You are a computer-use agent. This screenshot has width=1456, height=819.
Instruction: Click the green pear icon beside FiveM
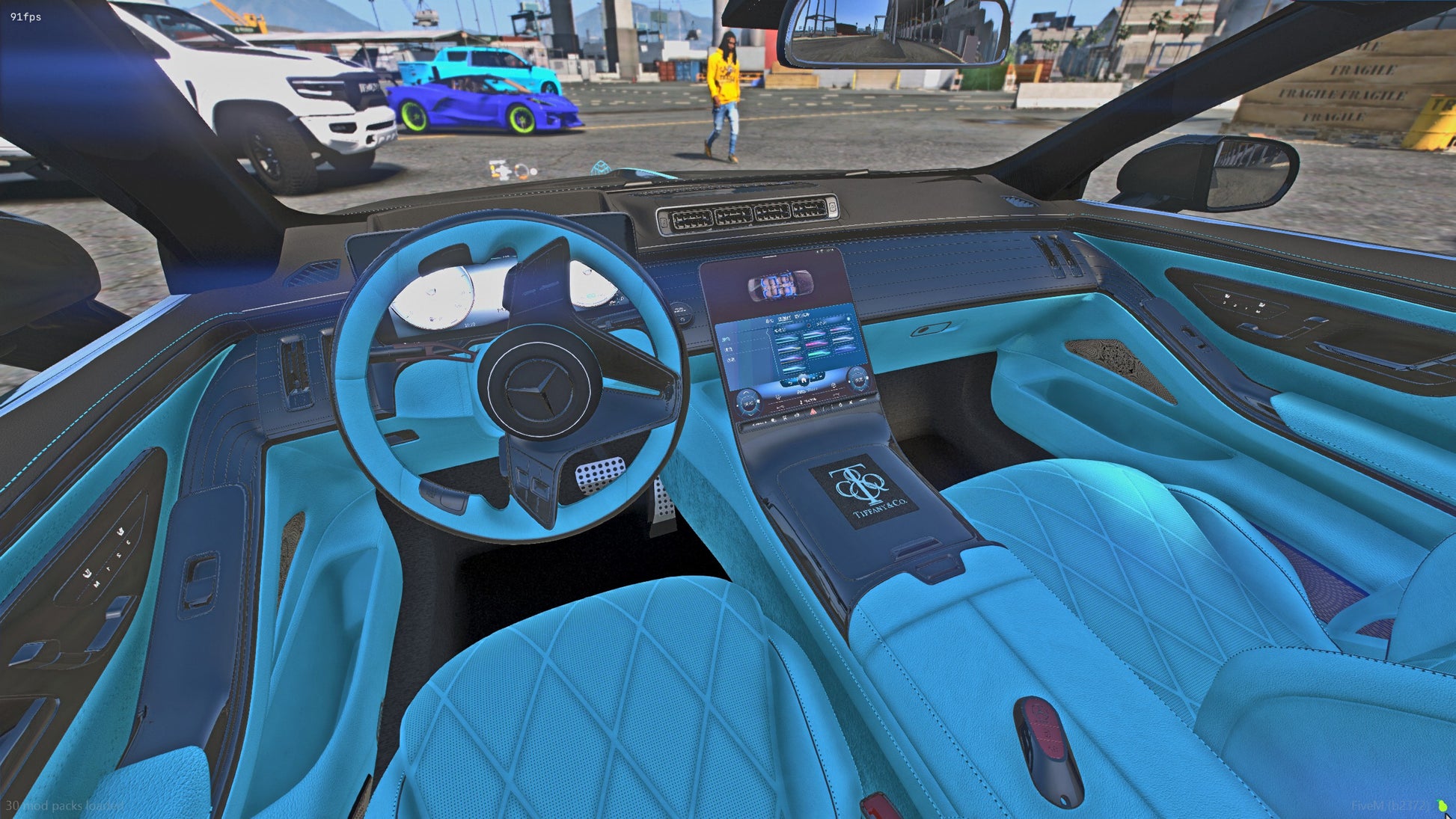tap(1443, 806)
